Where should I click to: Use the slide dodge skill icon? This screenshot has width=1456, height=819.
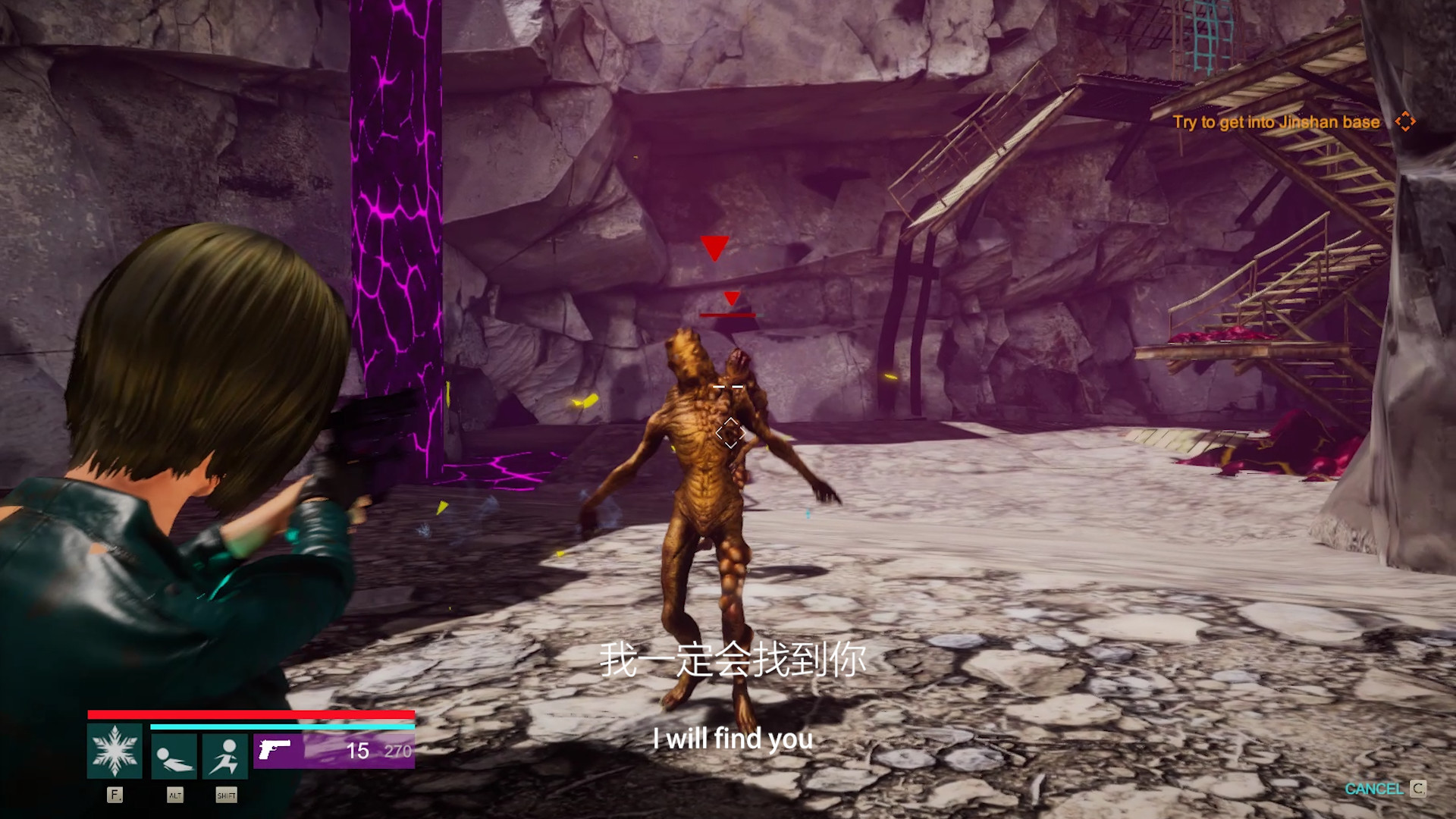tap(174, 756)
